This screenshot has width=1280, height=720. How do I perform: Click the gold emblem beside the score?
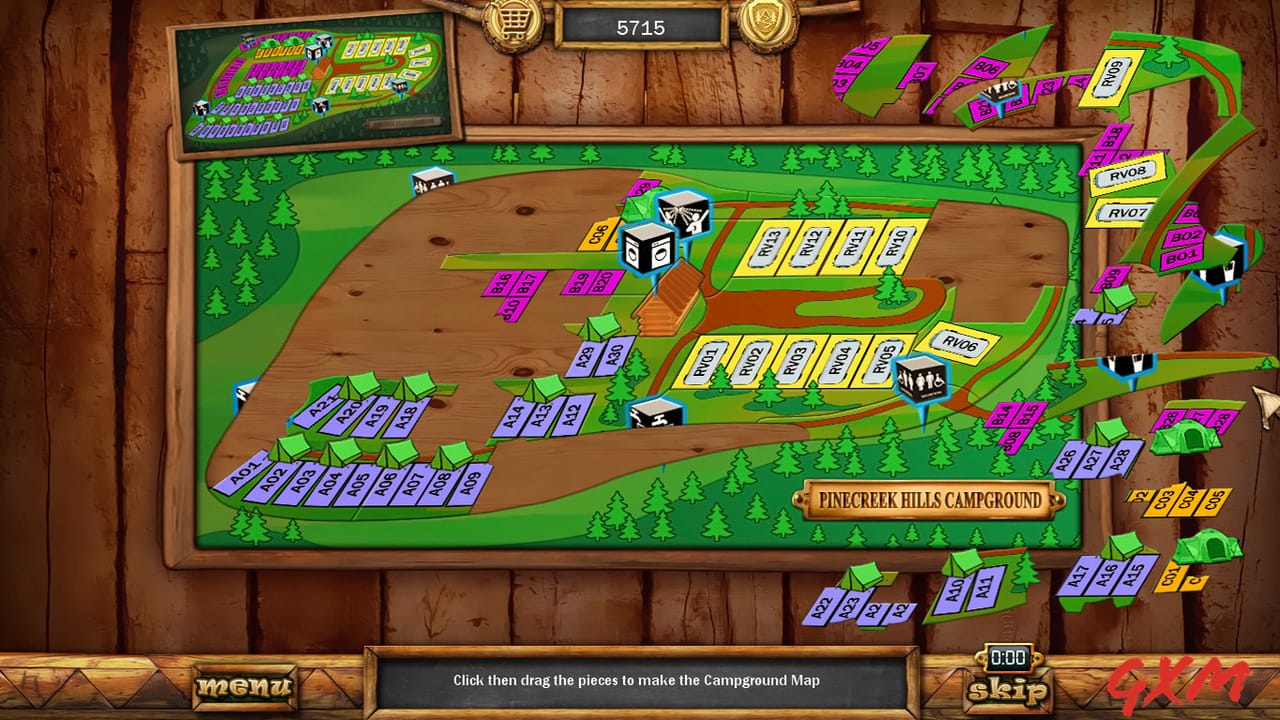tap(765, 23)
